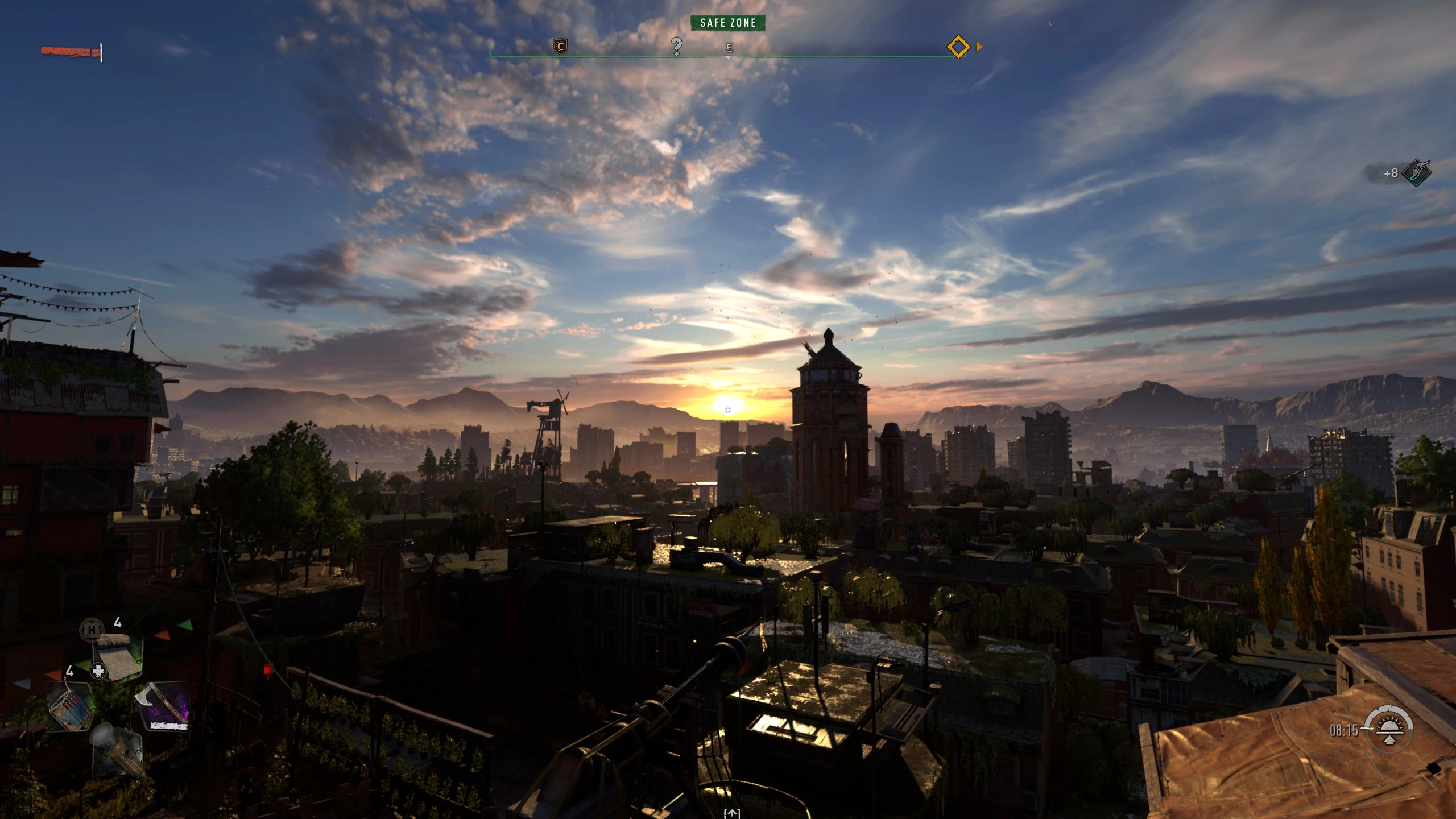1456x819 pixels.
Task: Select the E compass direction marker
Action: pyautogui.click(x=730, y=48)
